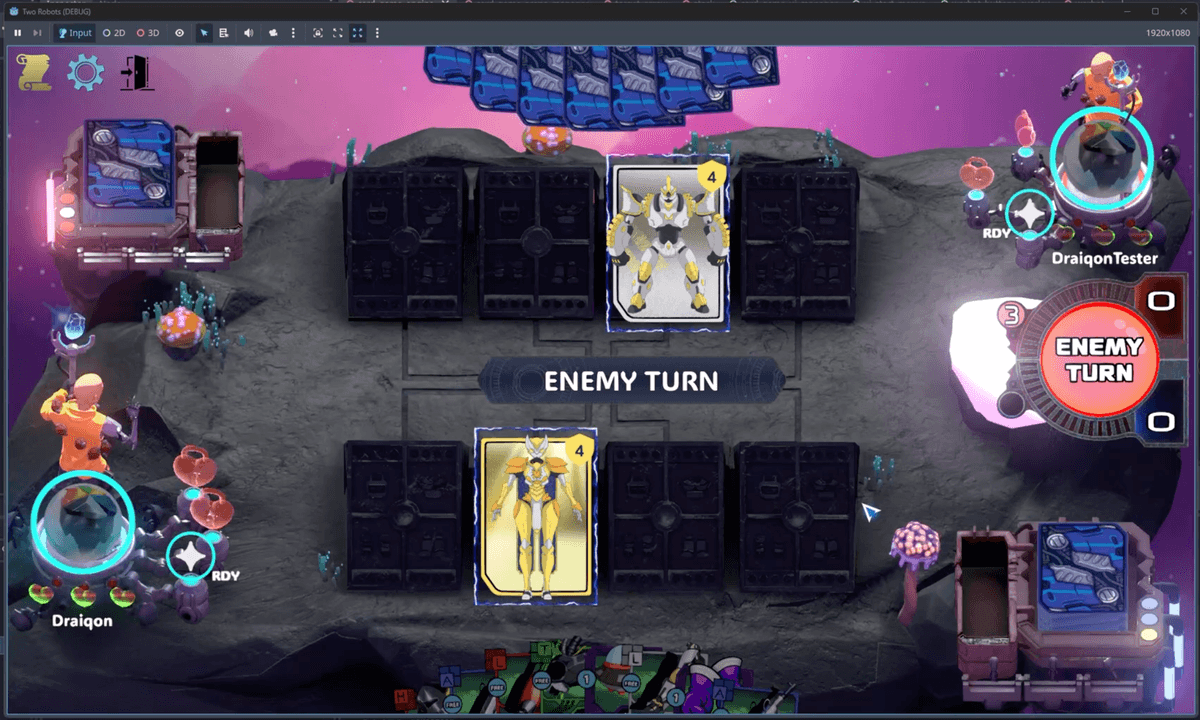Toggle the eye visibility button in the toolbar
Viewport: 1200px width, 720px height.
180,33
